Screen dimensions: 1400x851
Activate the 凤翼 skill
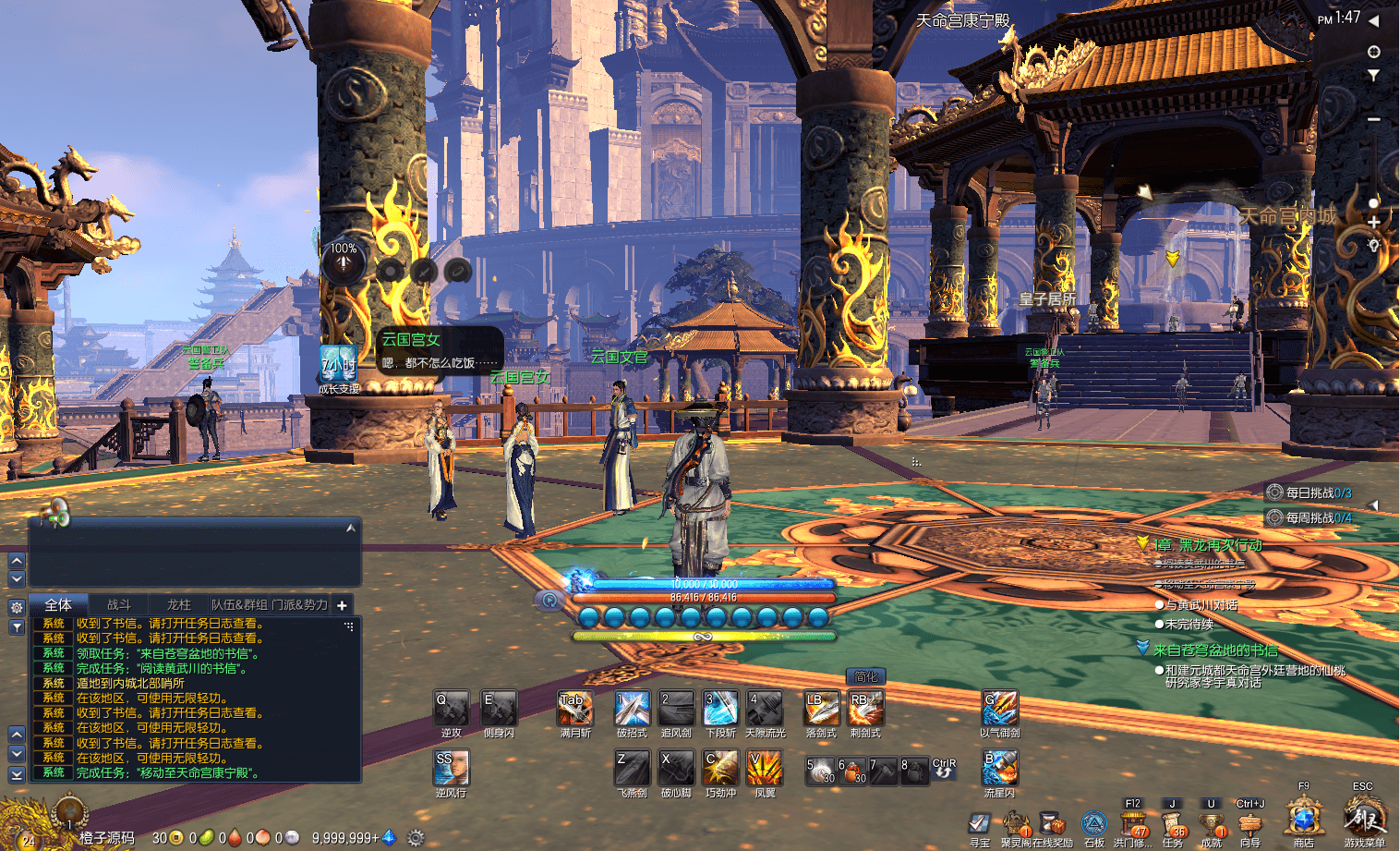point(765,768)
